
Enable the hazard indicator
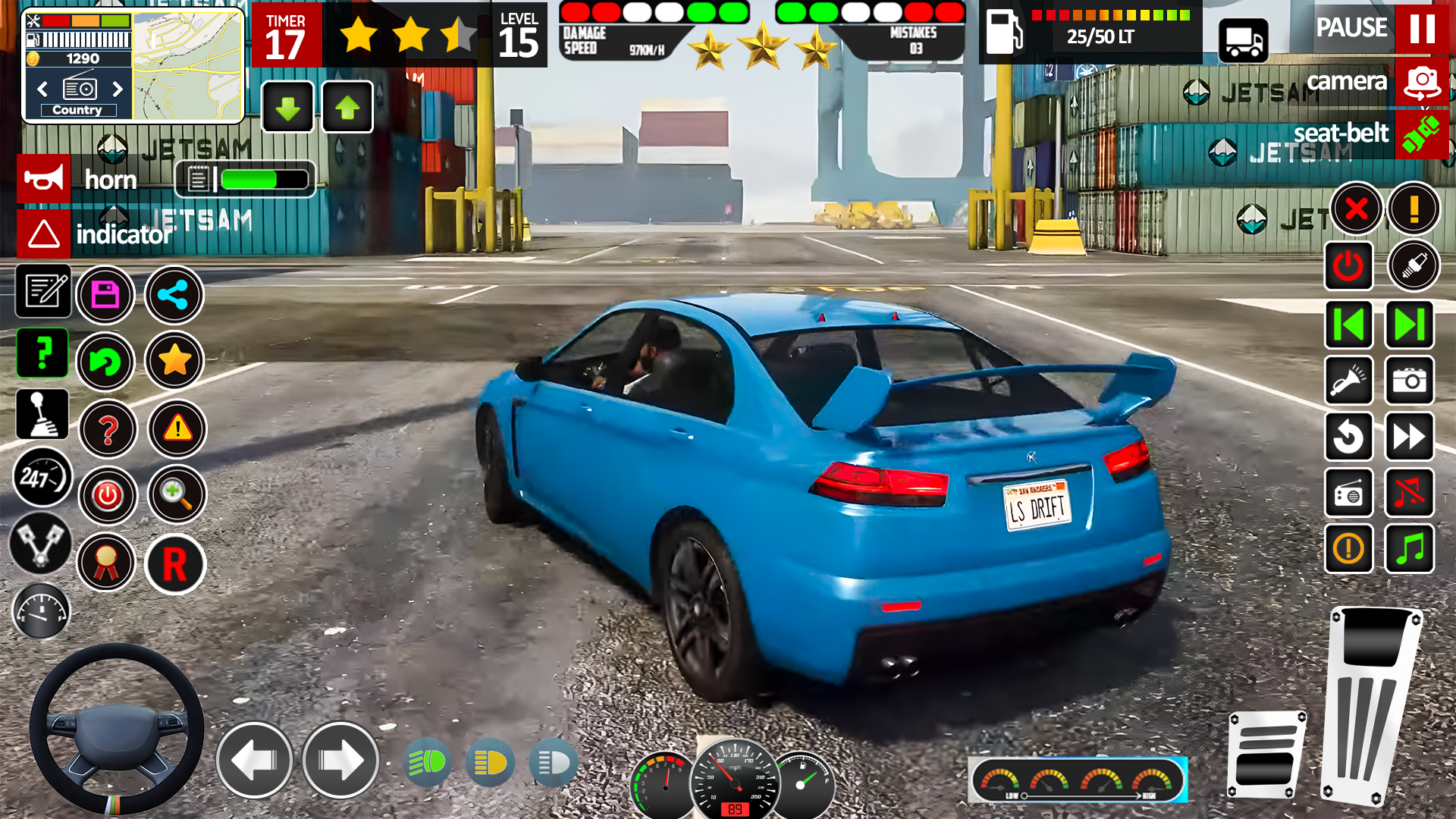click(43, 234)
